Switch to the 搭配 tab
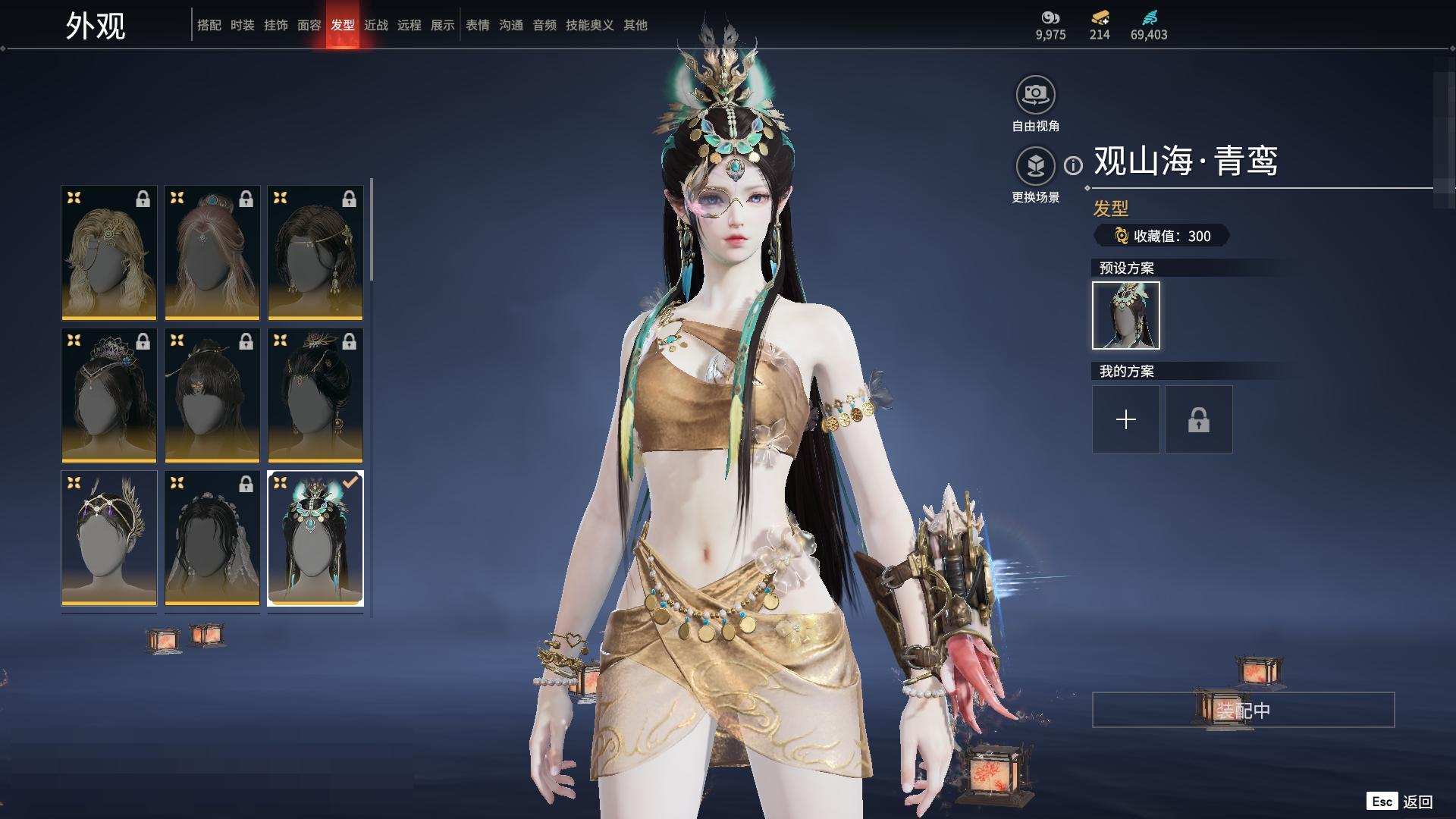The width and height of the screenshot is (1456, 819). 209,25
